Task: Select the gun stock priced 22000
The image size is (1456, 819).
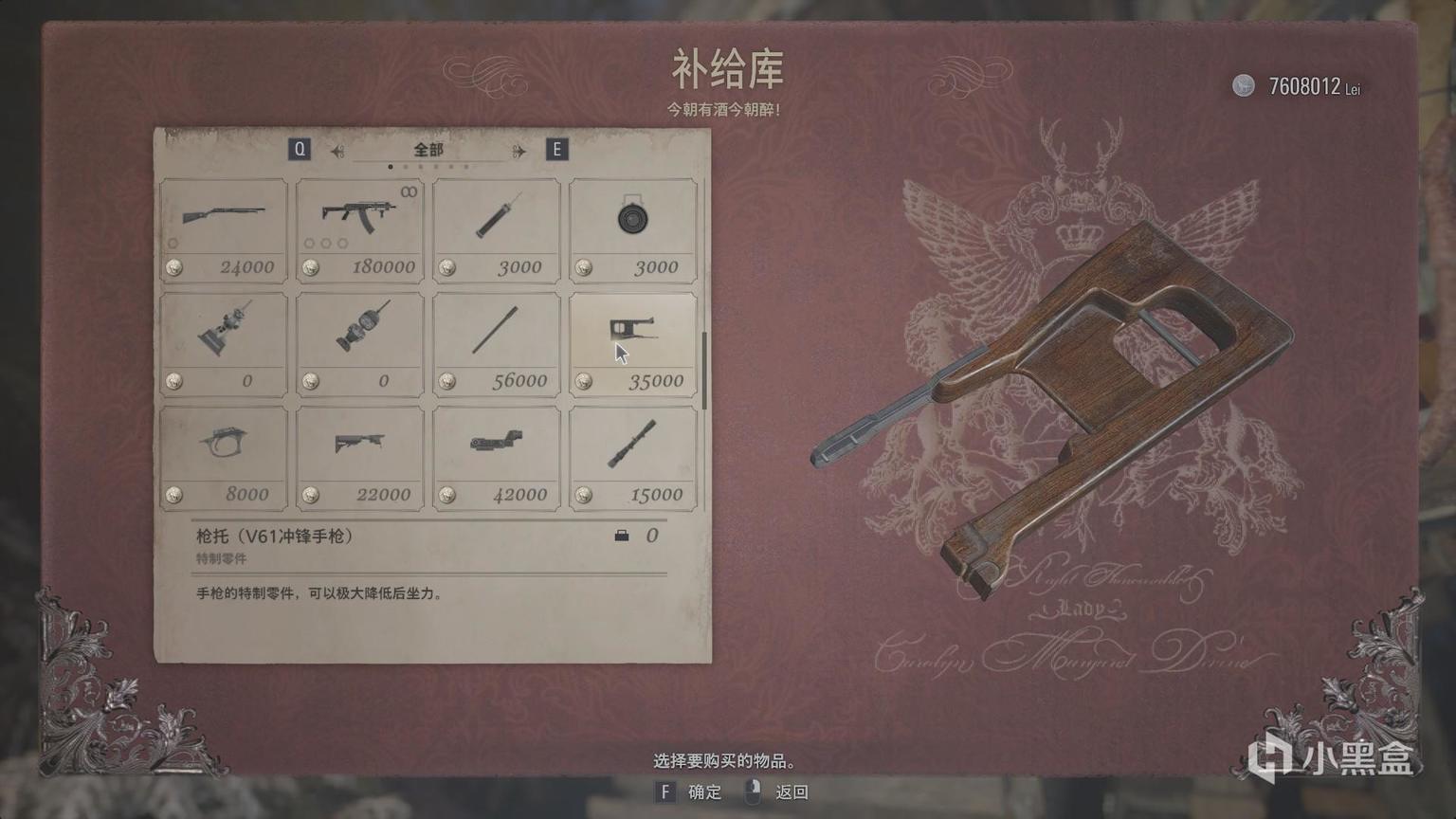Action: (359, 455)
